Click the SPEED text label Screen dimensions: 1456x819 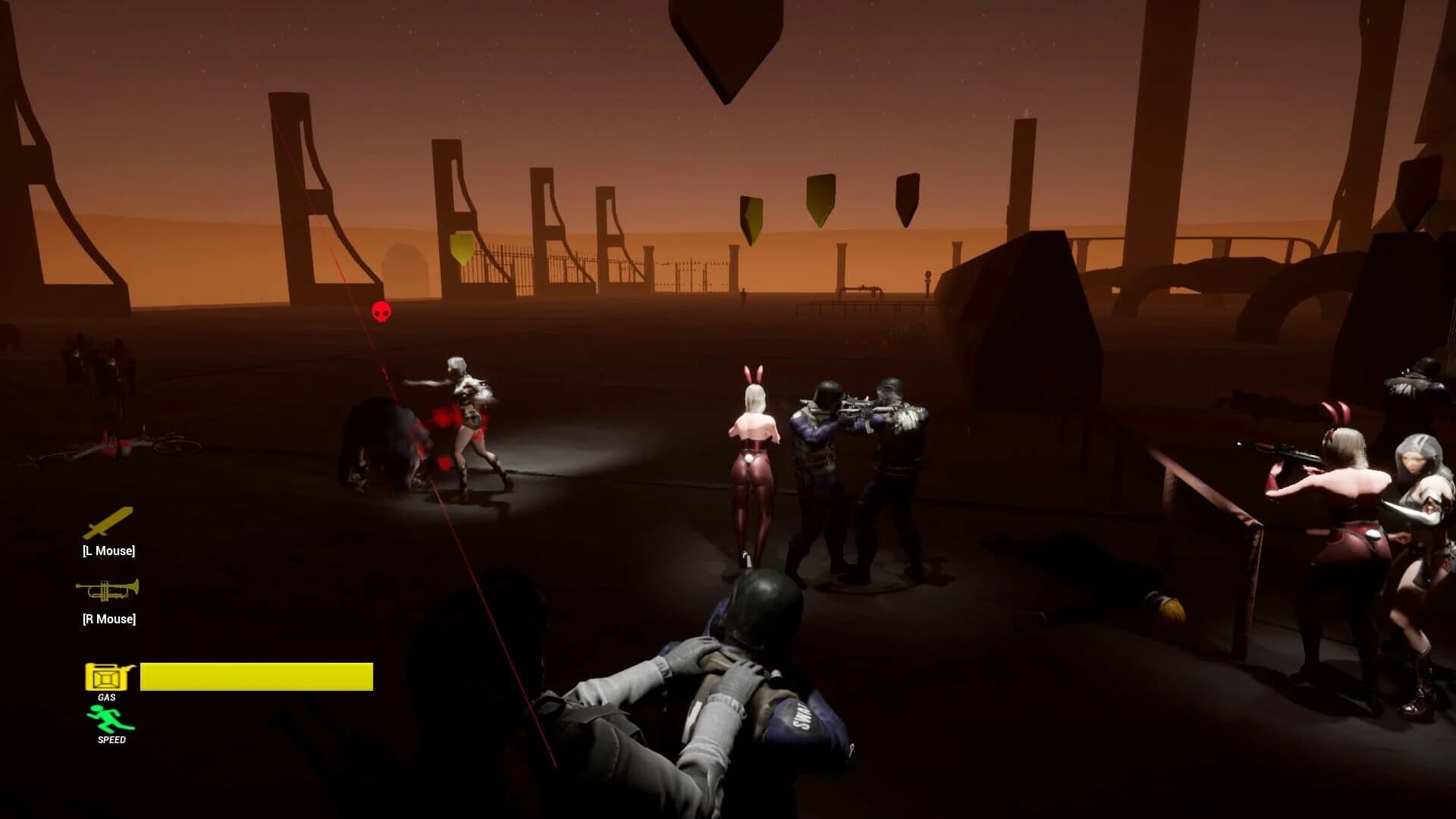(x=111, y=739)
